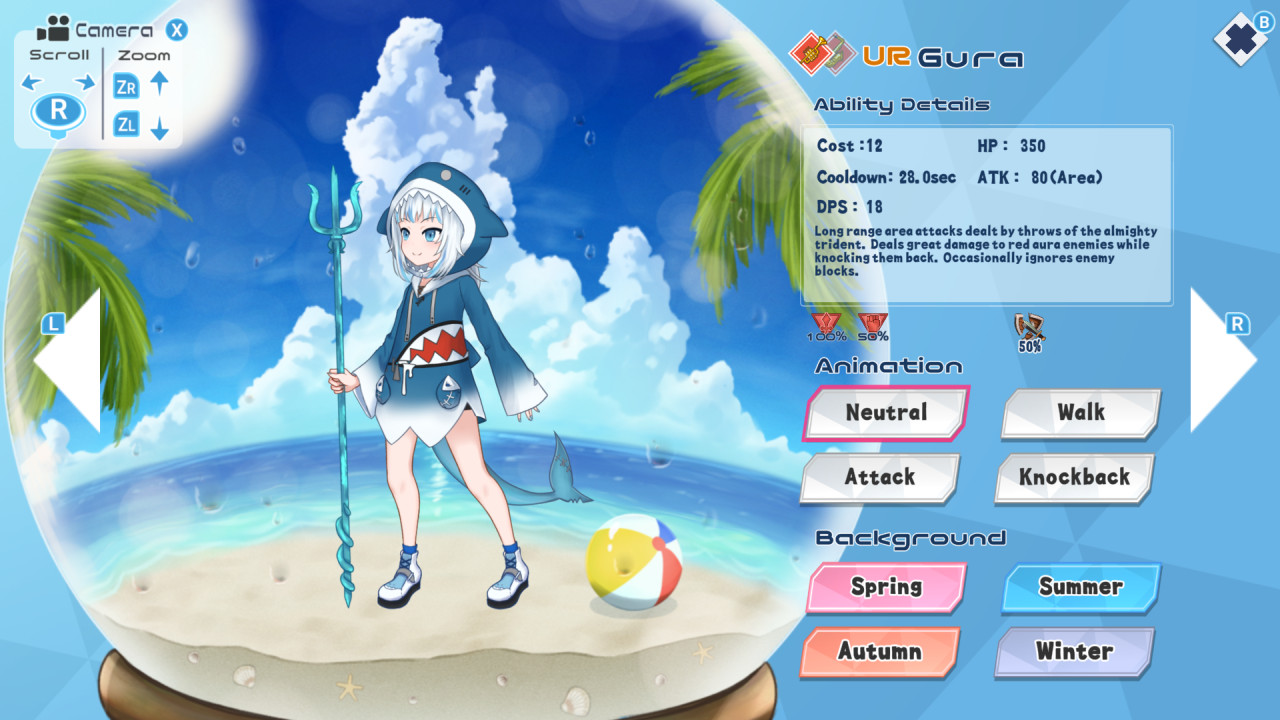This screenshot has height=720, width=1280.
Task: Enable the Knockback animation
Action: pyautogui.click(x=1073, y=478)
